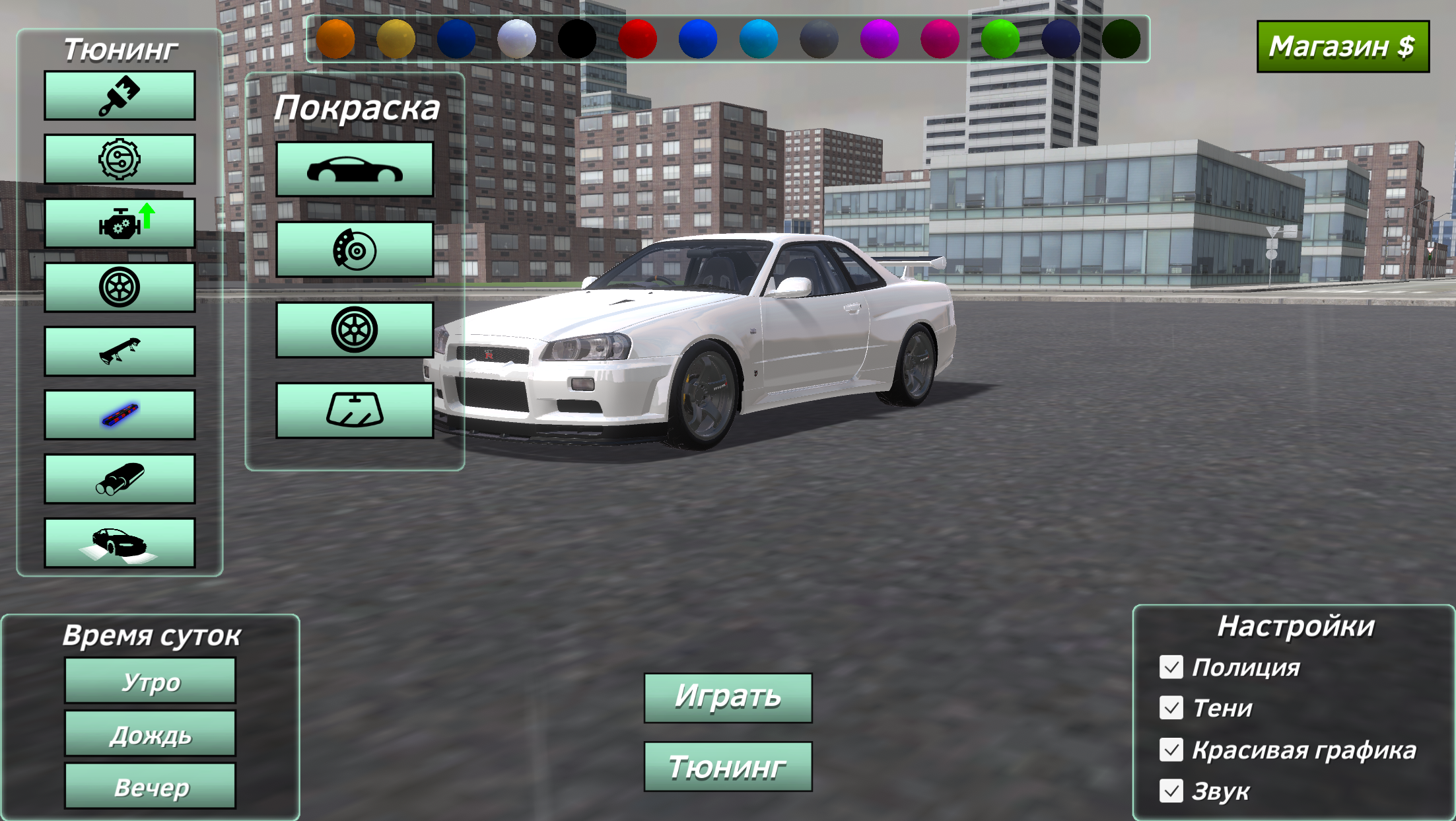Viewport: 1456px width, 821px height.
Task: Switch weather to Дождь
Action: coord(149,734)
